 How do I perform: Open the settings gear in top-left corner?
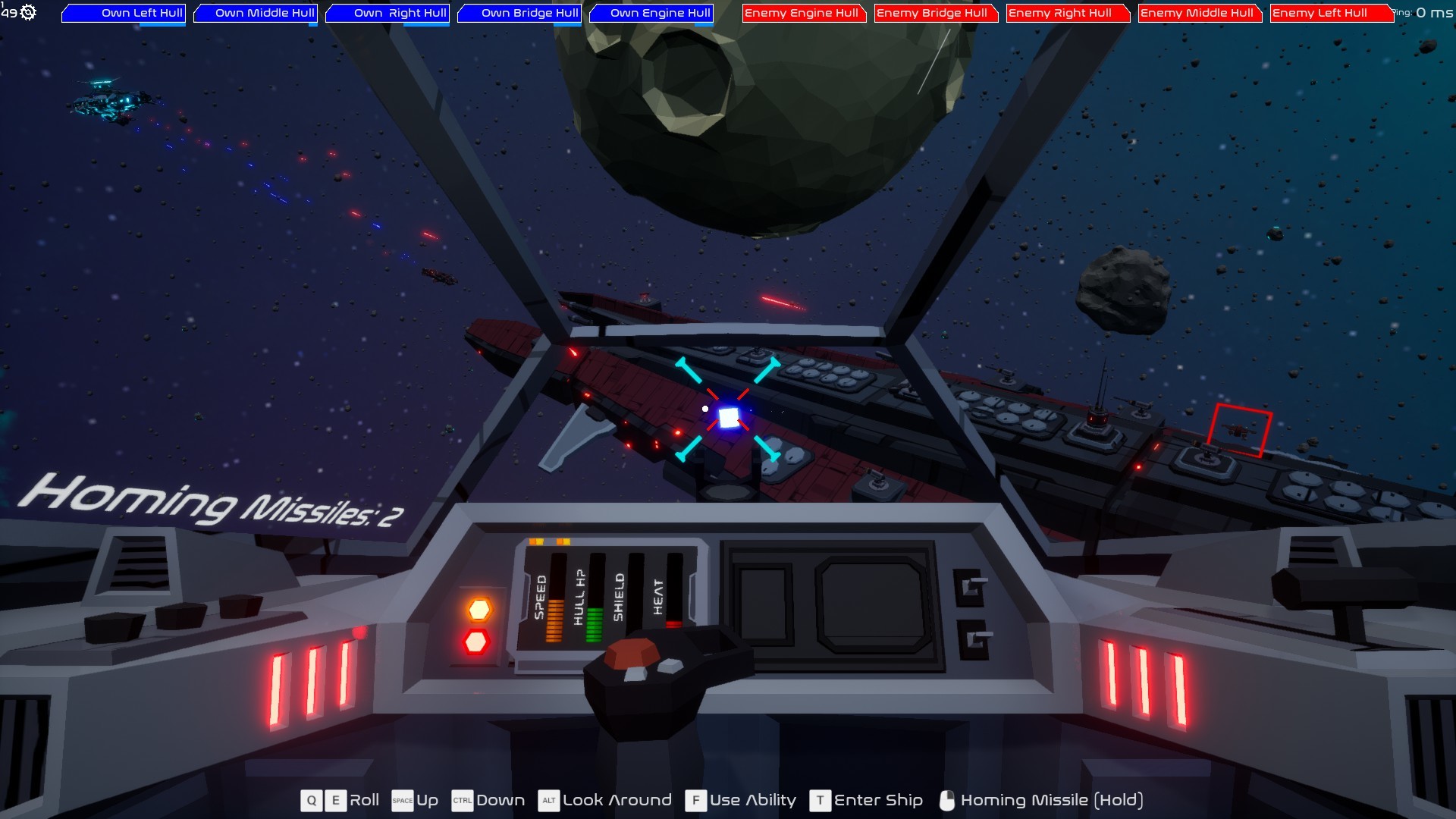point(29,12)
